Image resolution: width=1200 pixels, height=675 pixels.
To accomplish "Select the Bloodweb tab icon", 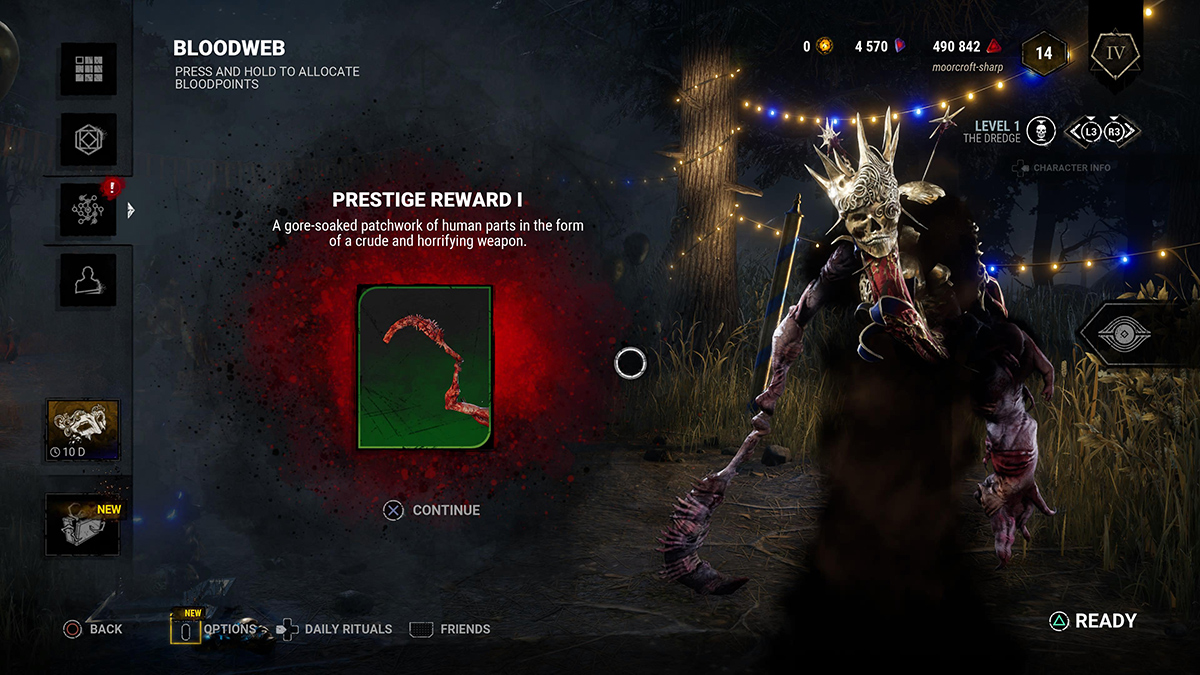I will pyautogui.click(x=88, y=209).
